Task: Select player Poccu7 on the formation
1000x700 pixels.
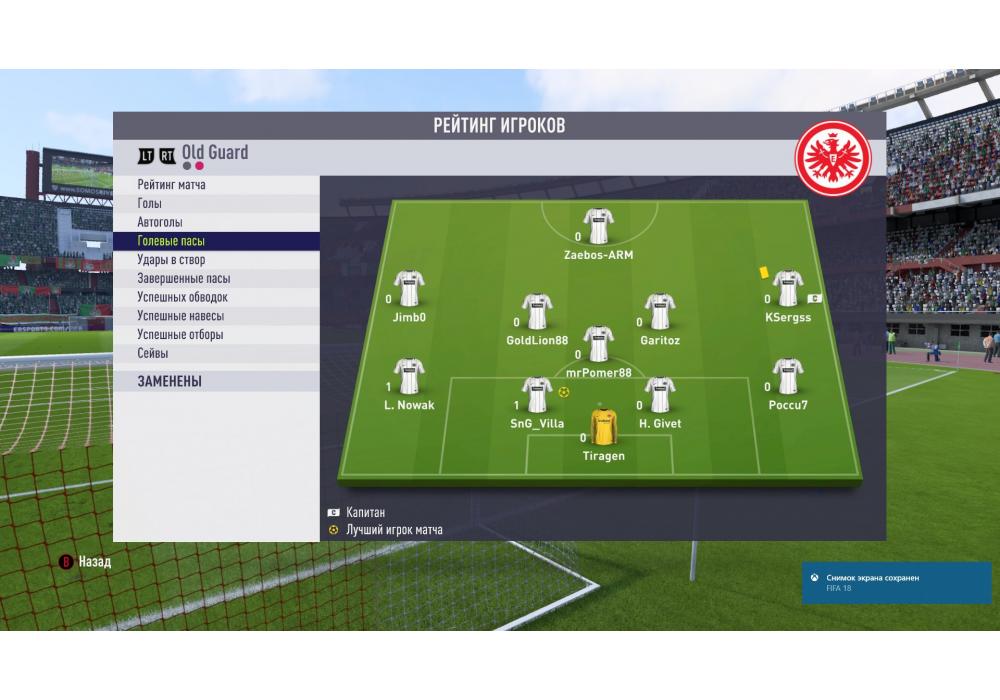Action: (x=788, y=377)
